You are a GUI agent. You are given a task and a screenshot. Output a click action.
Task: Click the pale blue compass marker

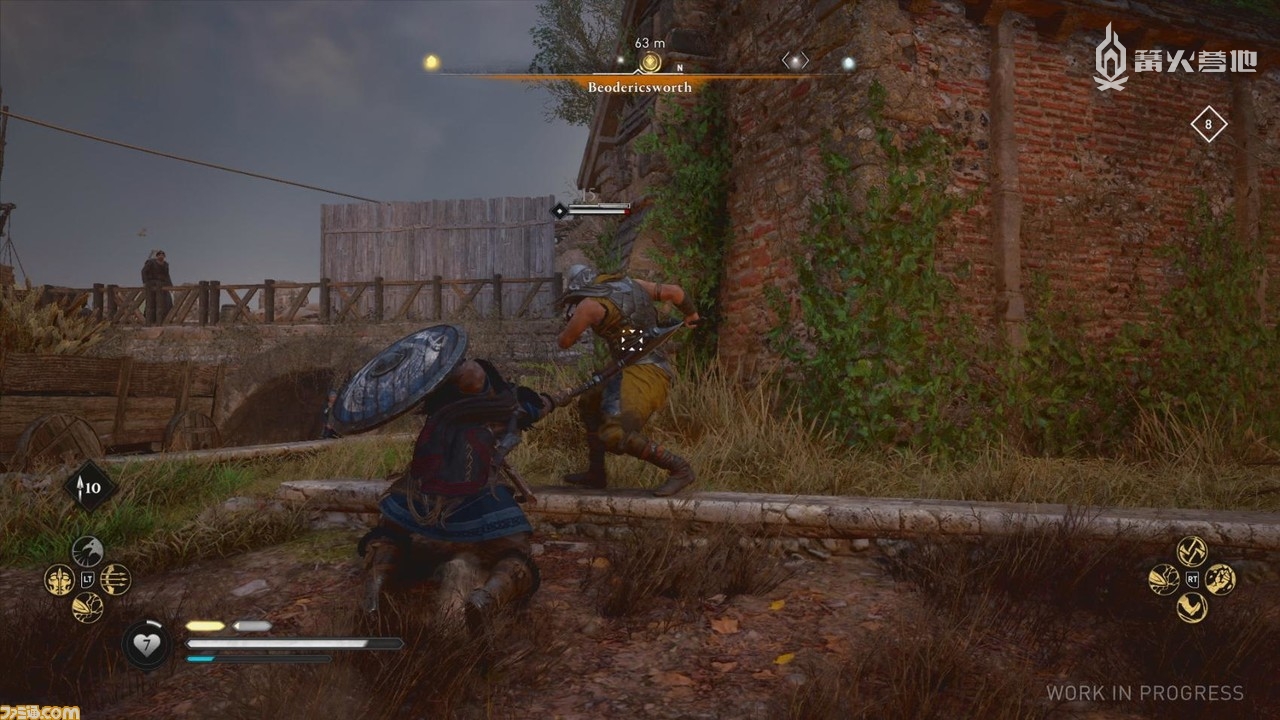[848, 63]
